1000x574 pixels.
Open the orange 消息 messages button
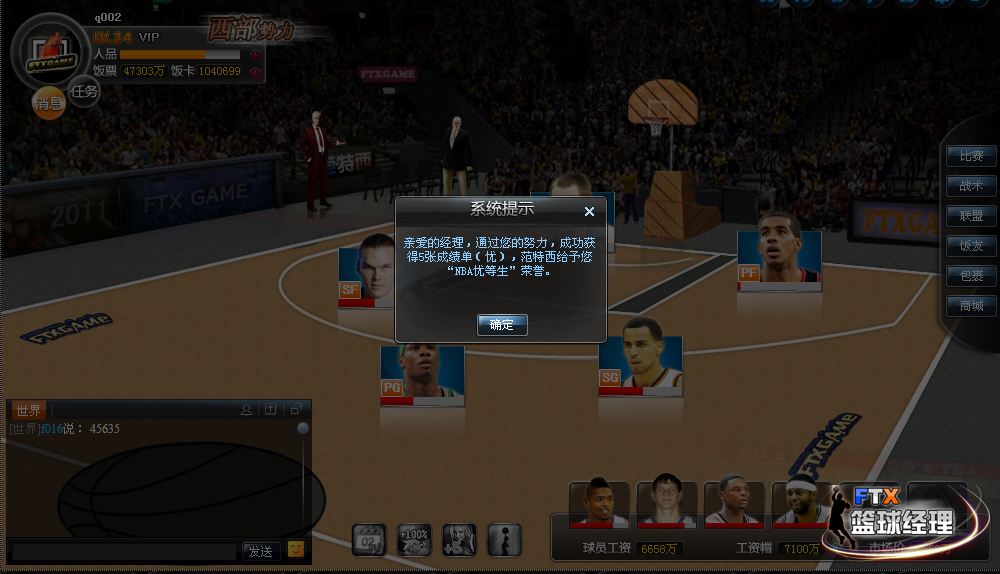coord(49,103)
